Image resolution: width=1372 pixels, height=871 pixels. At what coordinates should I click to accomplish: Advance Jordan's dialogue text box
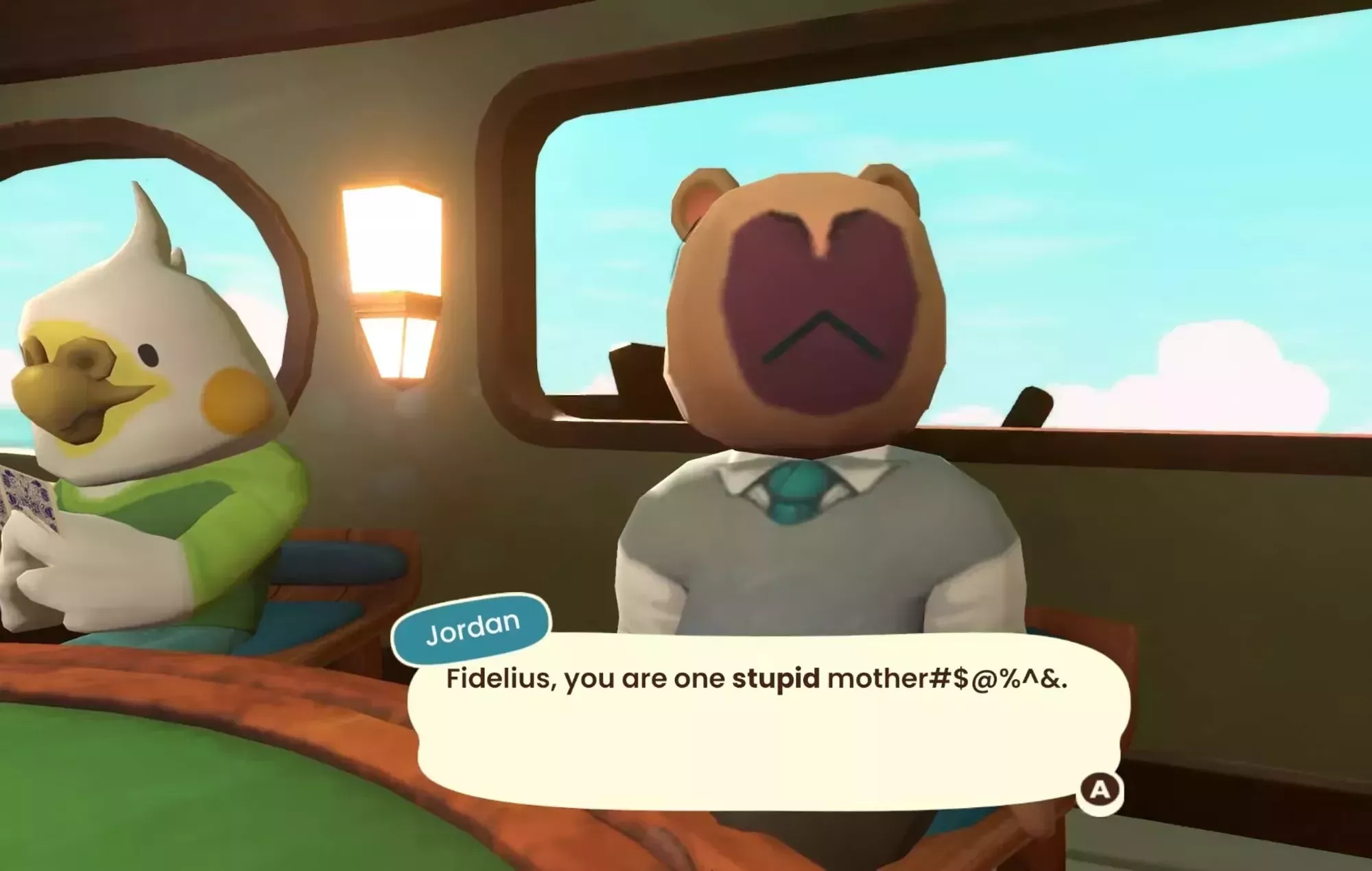(1099, 791)
